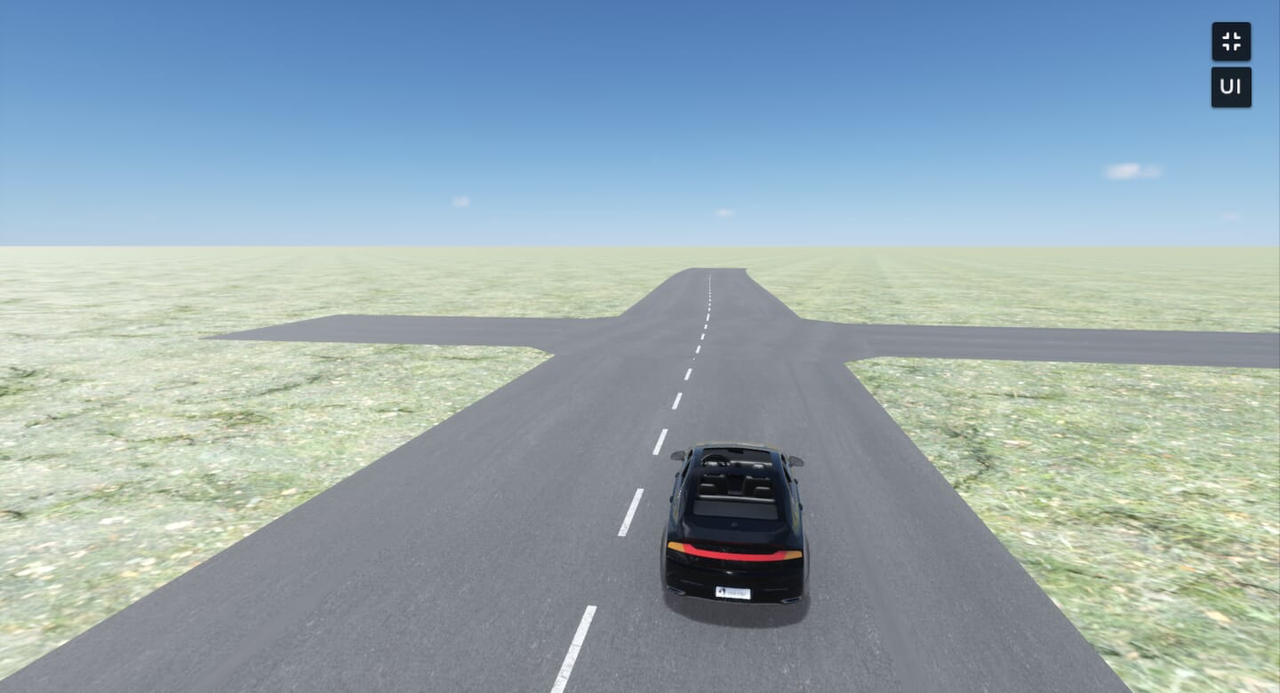Exit fullscreen with the collapse icon
The width and height of the screenshot is (1280, 693).
[1231, 42]
